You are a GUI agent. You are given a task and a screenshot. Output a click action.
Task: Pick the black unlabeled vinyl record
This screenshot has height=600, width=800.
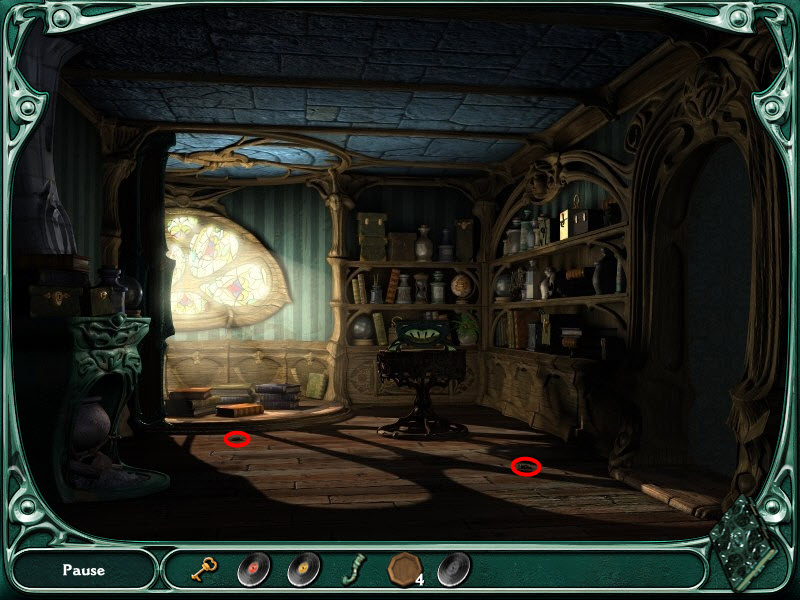click(453, 570)
